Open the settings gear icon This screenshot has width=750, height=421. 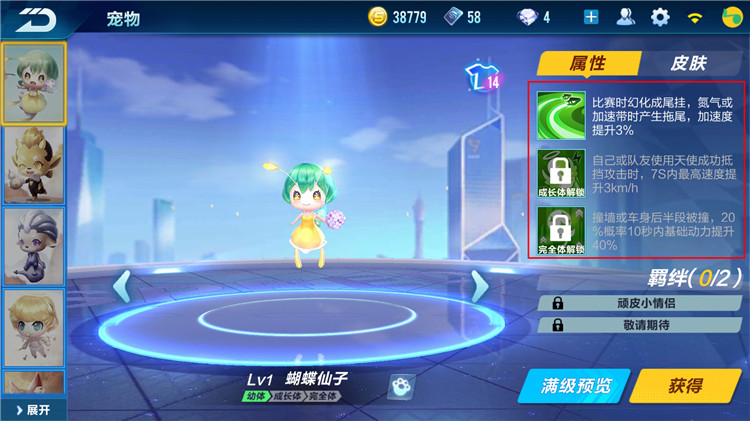click(660, 17)
